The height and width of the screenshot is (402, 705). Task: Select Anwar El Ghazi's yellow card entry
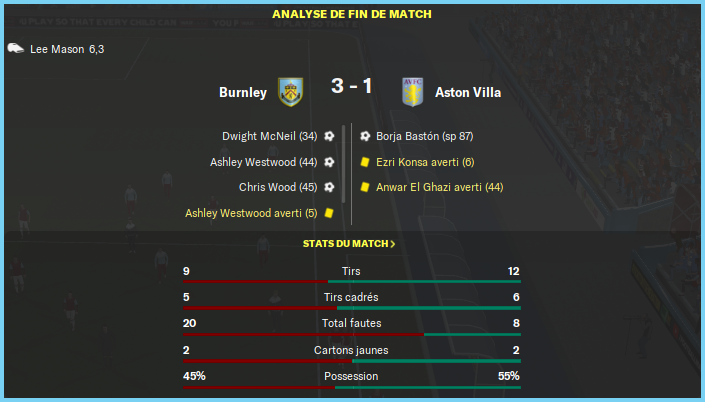click(439, 187)
